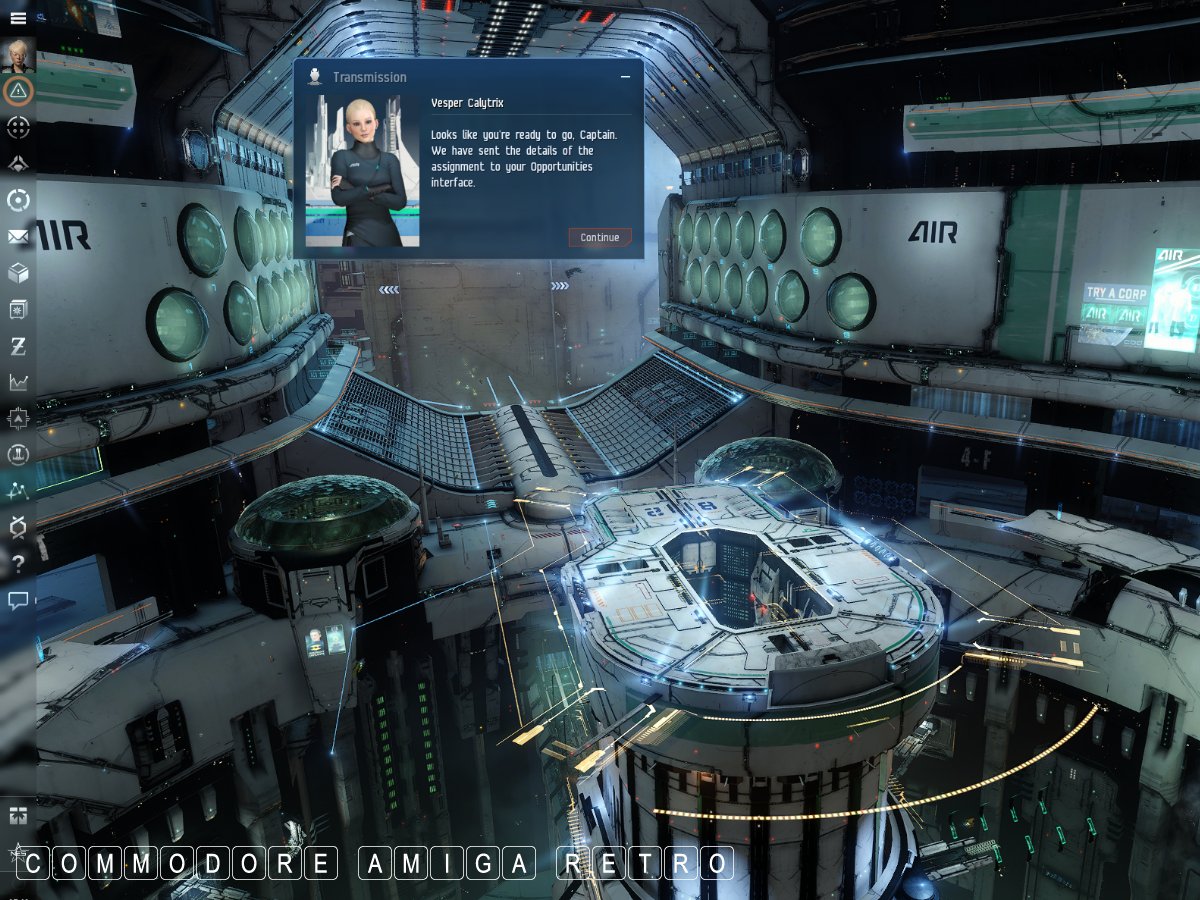Click the crossed hexagon Neocom icon
The image size is (1200, 900).
coord(18,527)
